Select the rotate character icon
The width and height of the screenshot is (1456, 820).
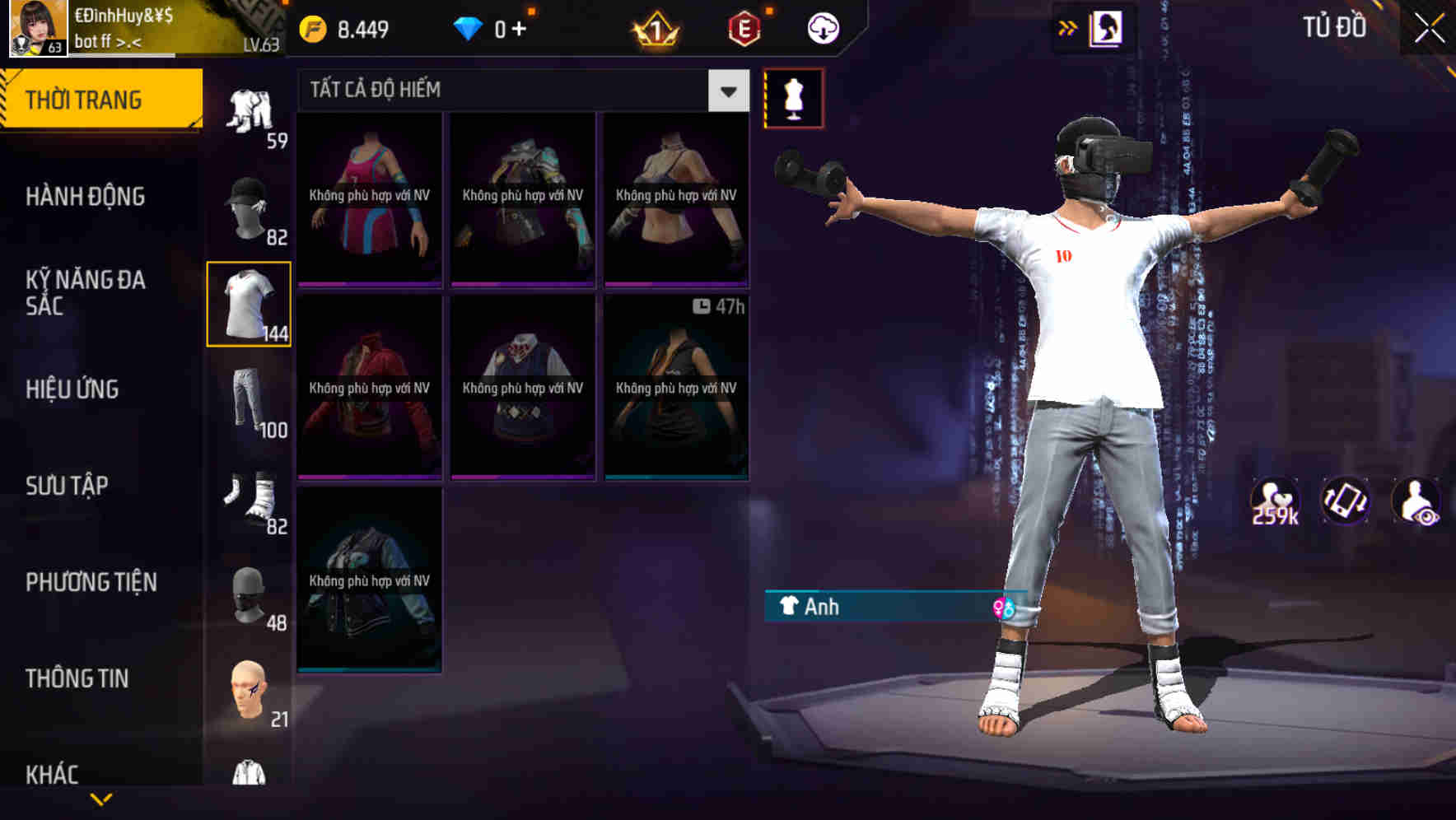[x=1346, y=501]
